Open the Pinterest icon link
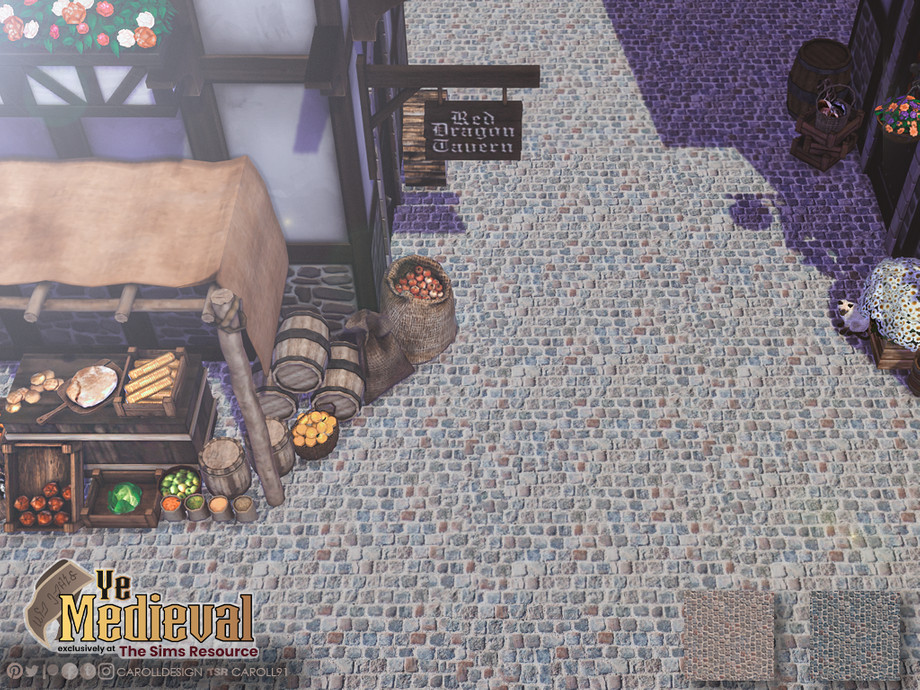This screenshot has width=920, height=690. (14, 671)
